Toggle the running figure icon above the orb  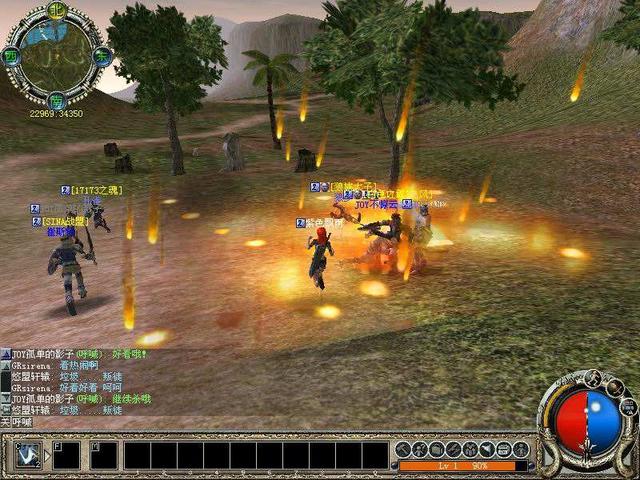(x=592, y=379)
